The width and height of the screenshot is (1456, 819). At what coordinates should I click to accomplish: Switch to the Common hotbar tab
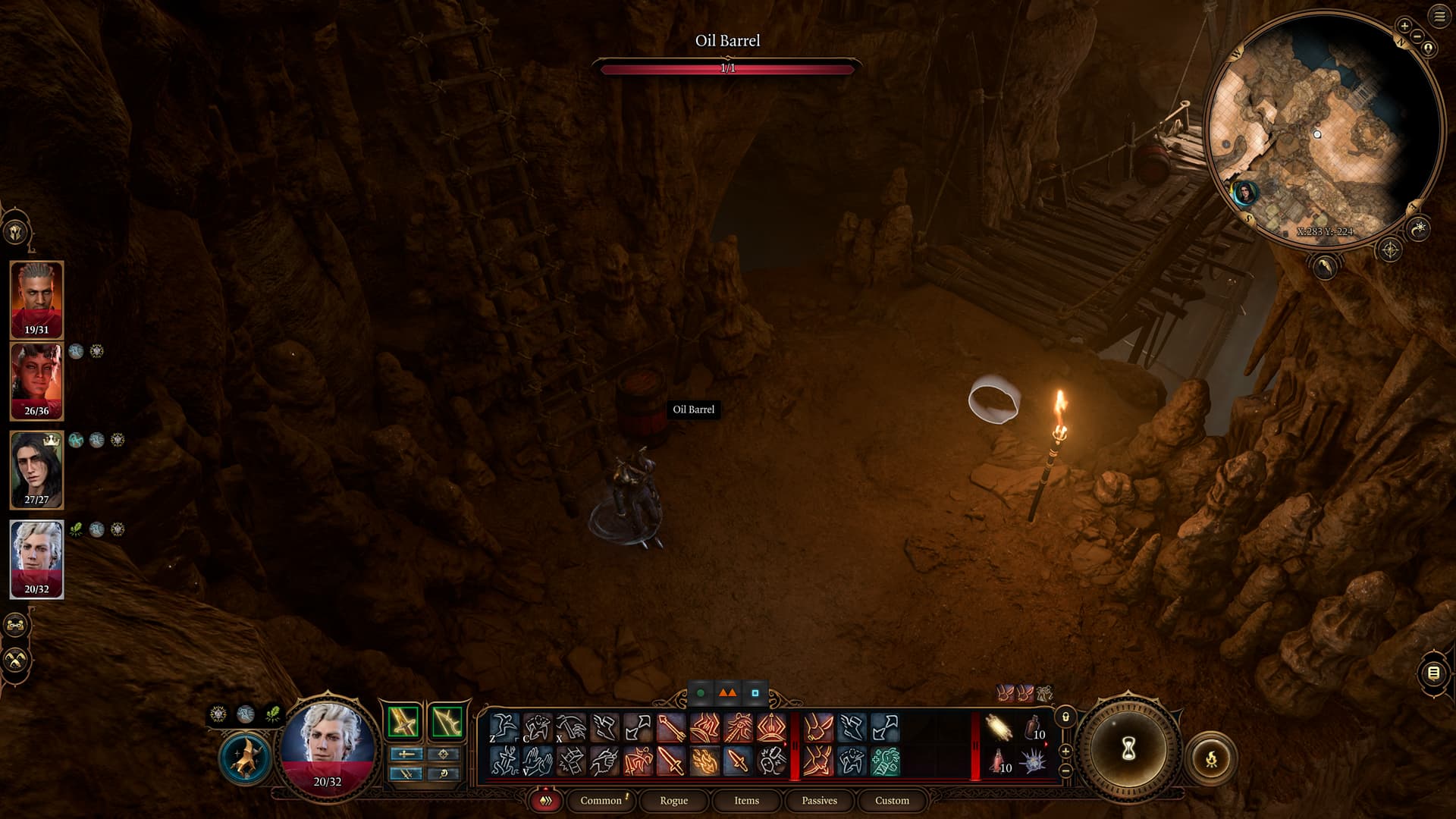tap(601, 800)
